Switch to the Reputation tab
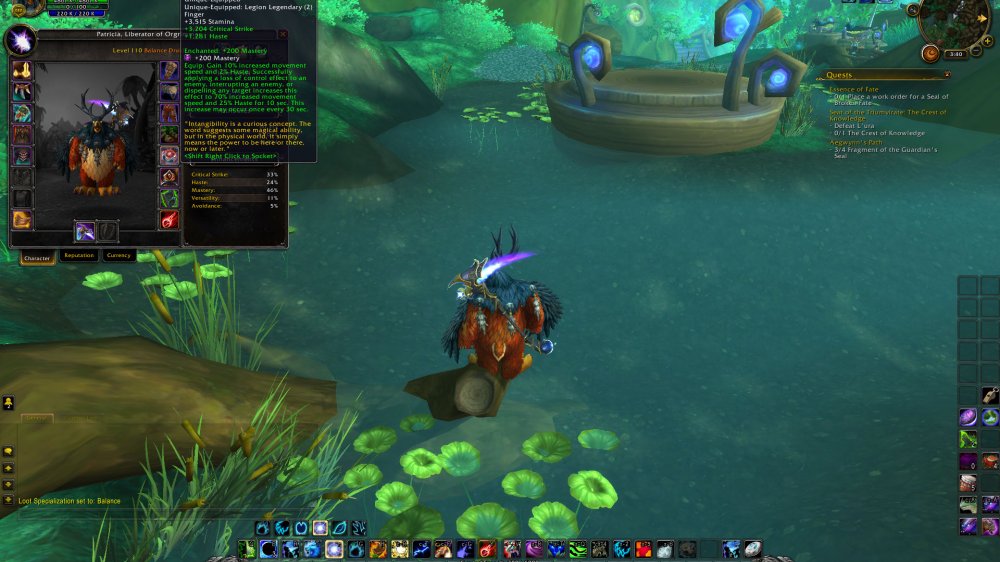Viewport: 1000px width, 562px height. point(78,256)
